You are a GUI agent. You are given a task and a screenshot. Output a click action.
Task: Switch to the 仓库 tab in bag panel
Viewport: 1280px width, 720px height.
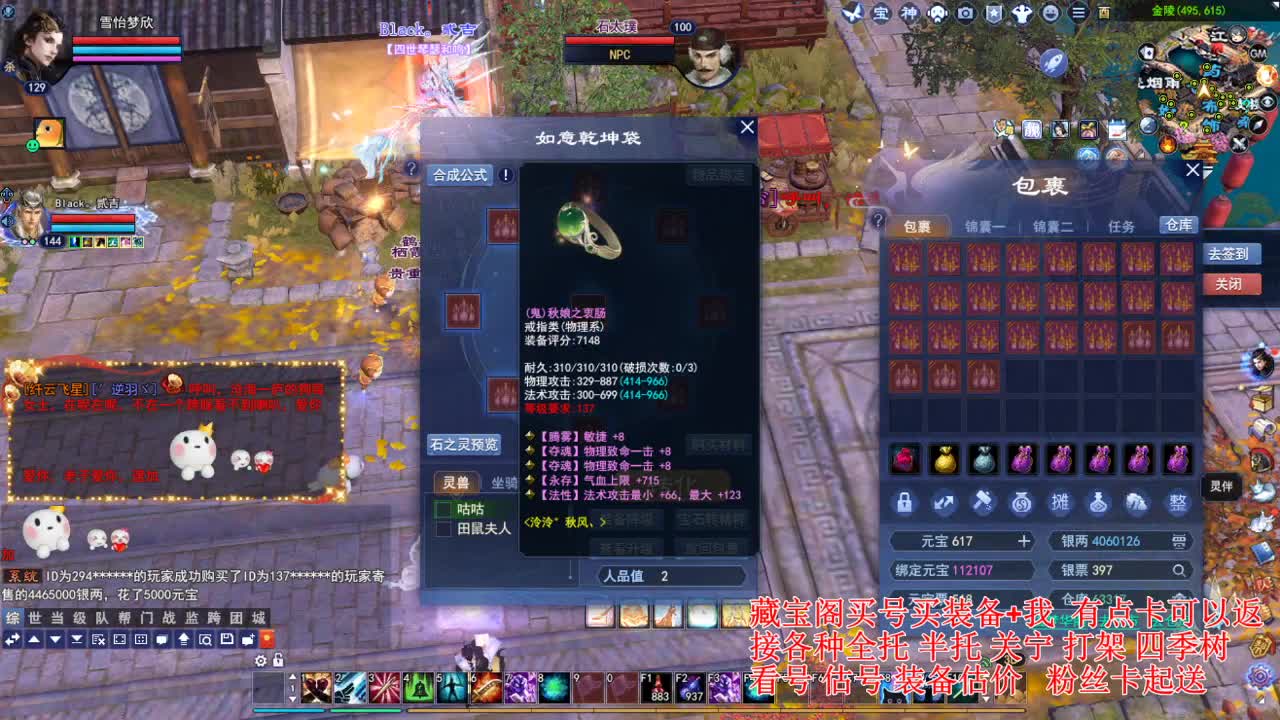point(1178,225)
